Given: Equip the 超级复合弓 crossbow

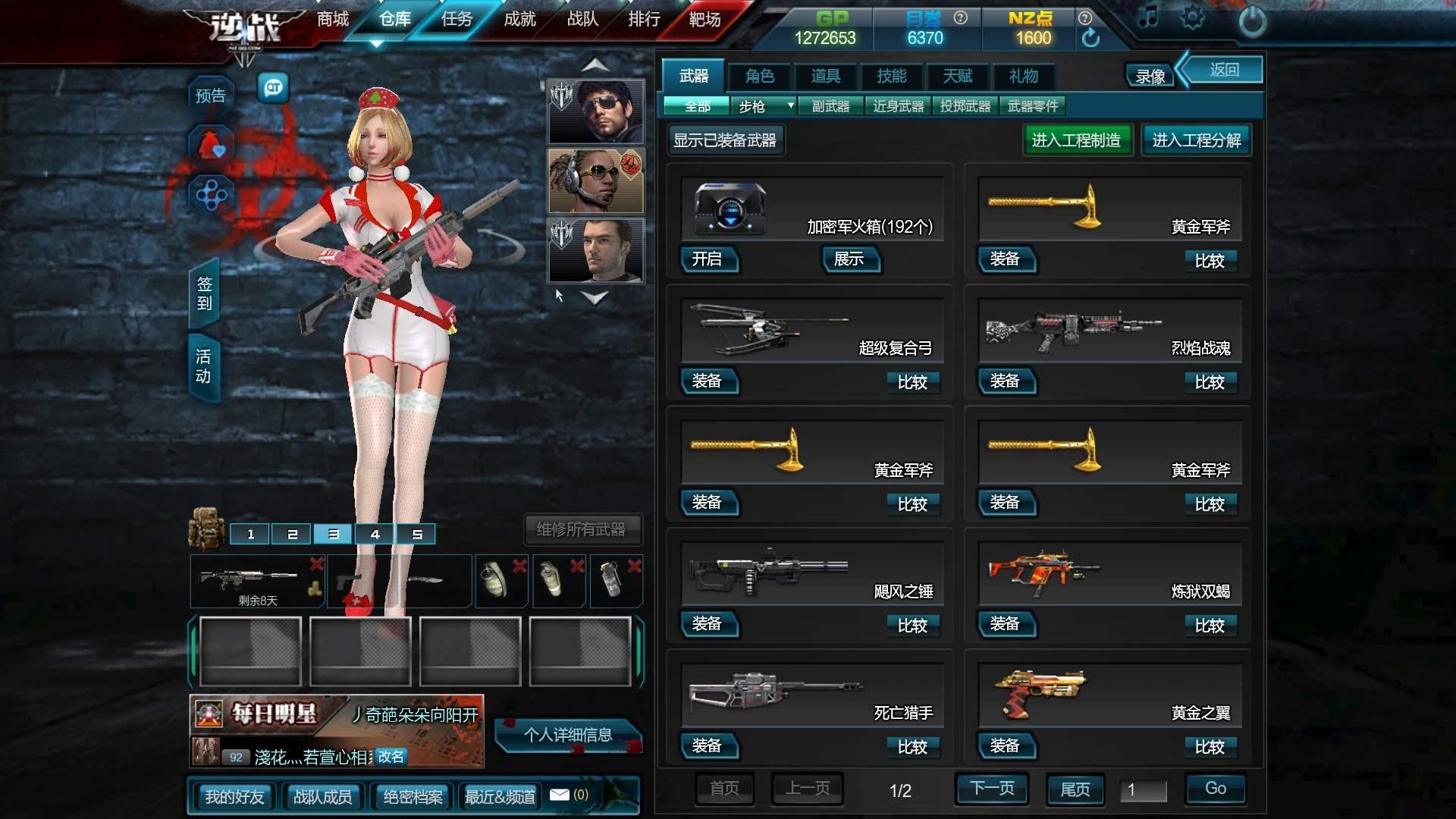Looking at the screenshot, I should tap(707, 381).
